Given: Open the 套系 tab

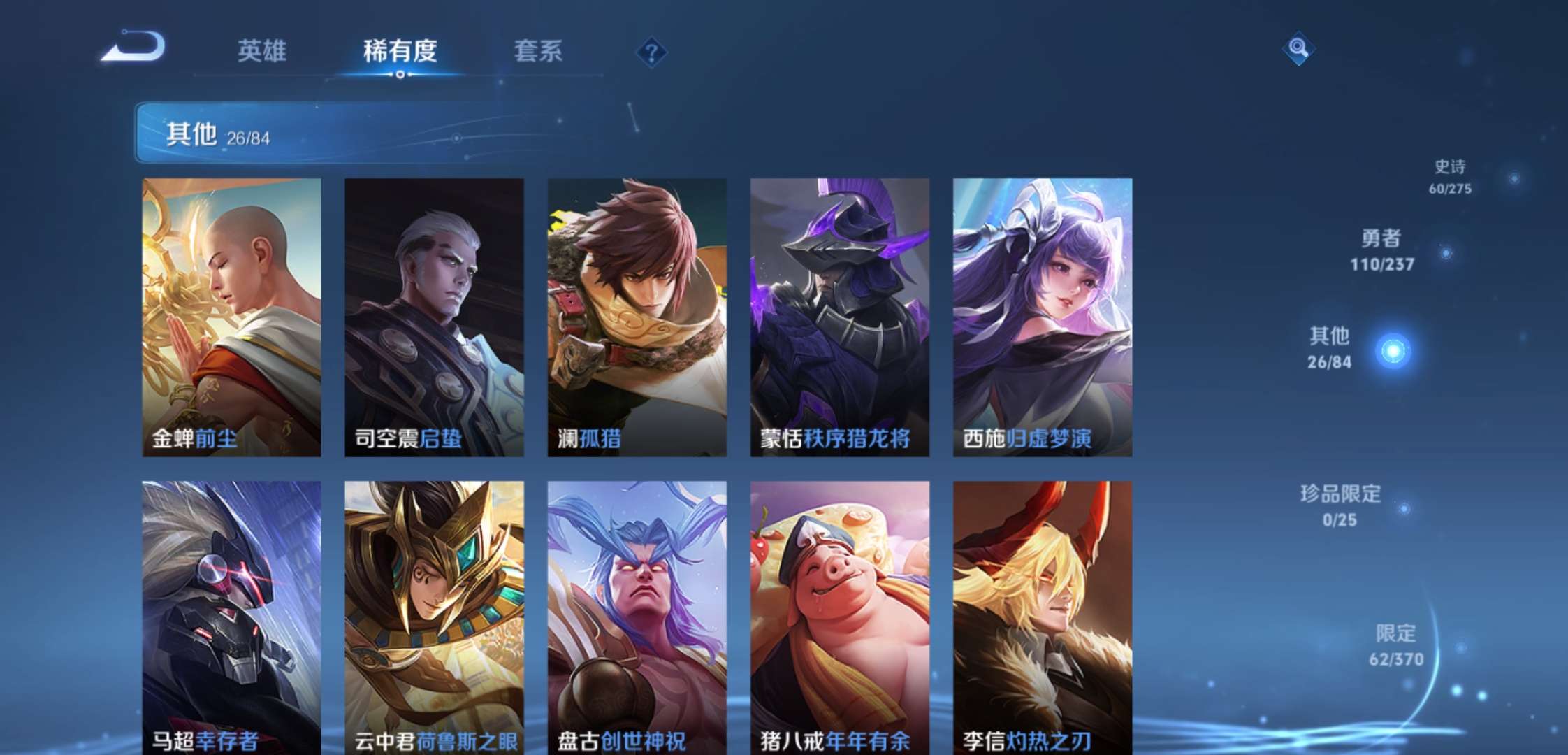Looking at the screenshot, I should (x=538, y=51).
